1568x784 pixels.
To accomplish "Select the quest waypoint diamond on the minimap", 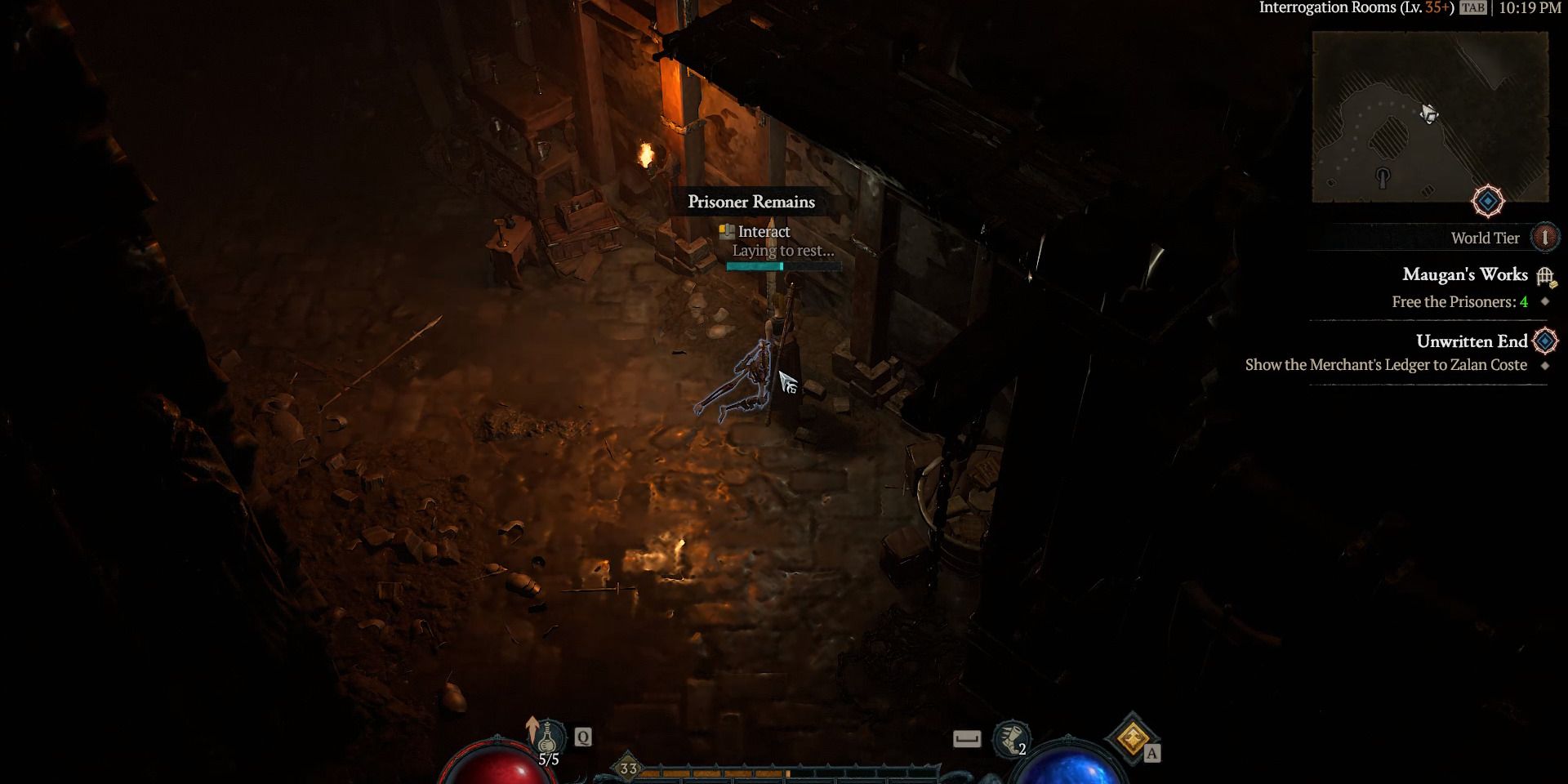I will click(x=1488, y=198).
